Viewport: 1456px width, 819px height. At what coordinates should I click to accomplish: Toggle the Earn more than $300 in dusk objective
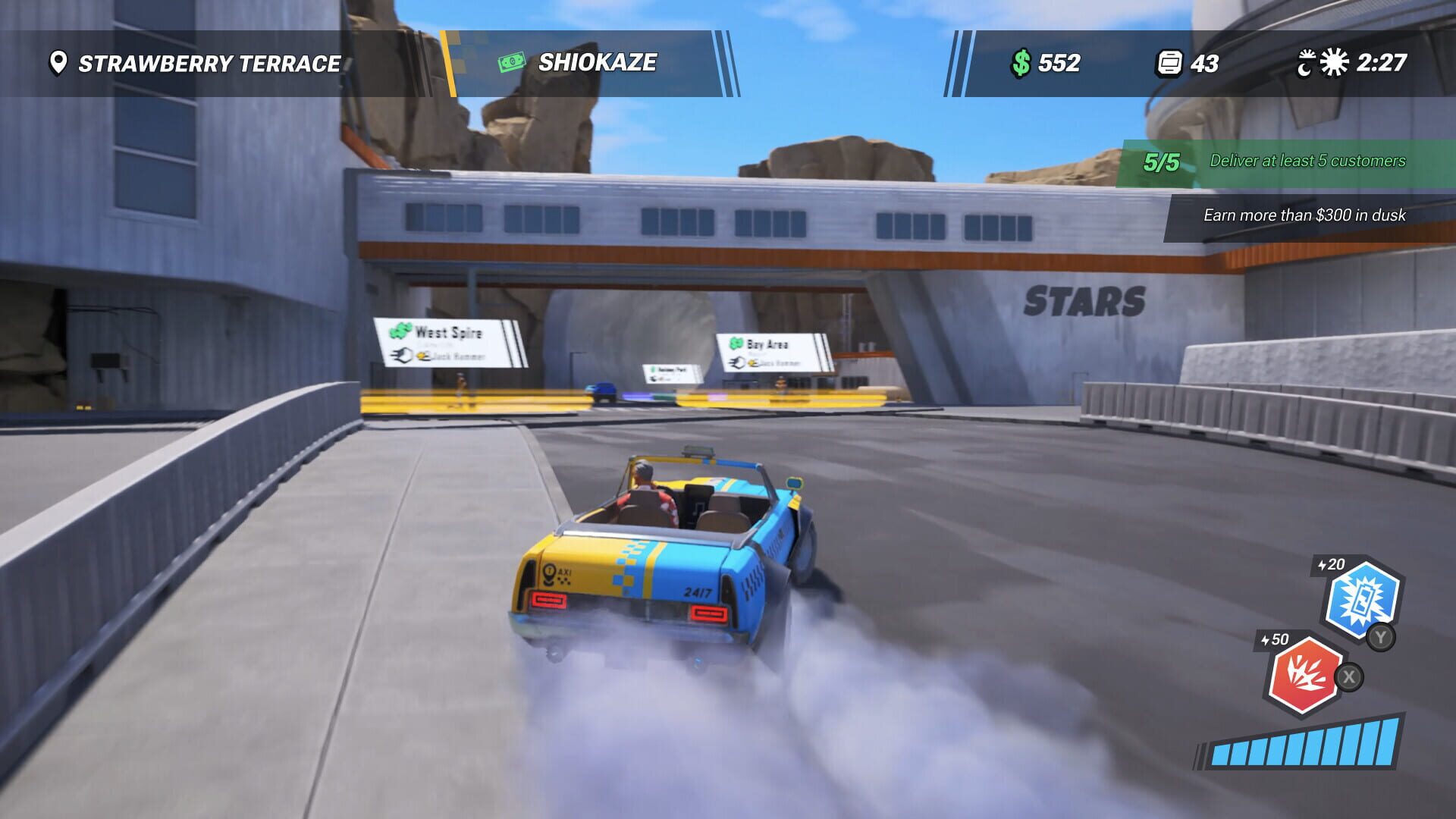1305,215
